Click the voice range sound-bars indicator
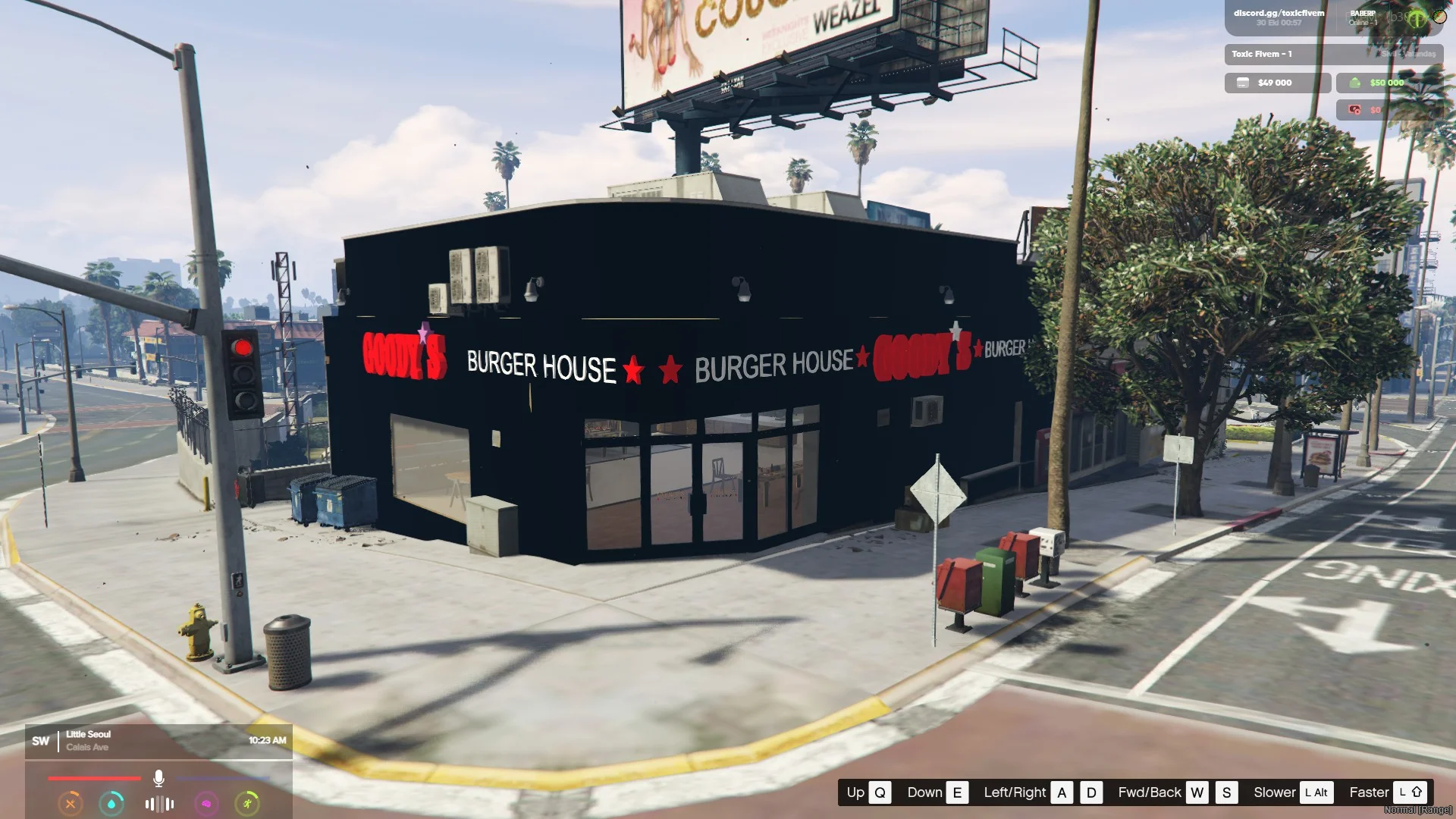The width and height of the screenshot is (1456, 819). 159,804
